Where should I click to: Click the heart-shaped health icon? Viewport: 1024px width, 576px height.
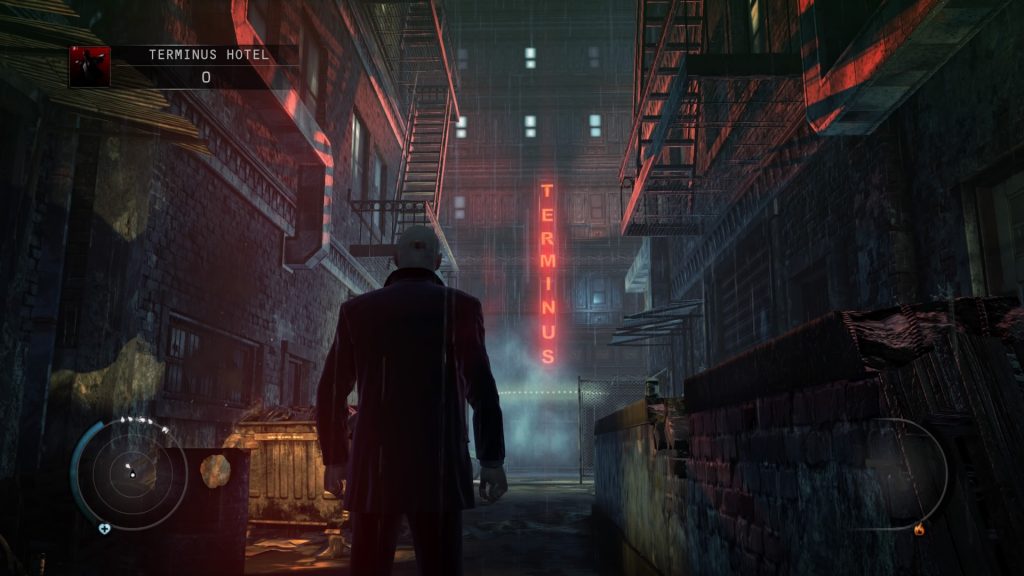[104, 528]
